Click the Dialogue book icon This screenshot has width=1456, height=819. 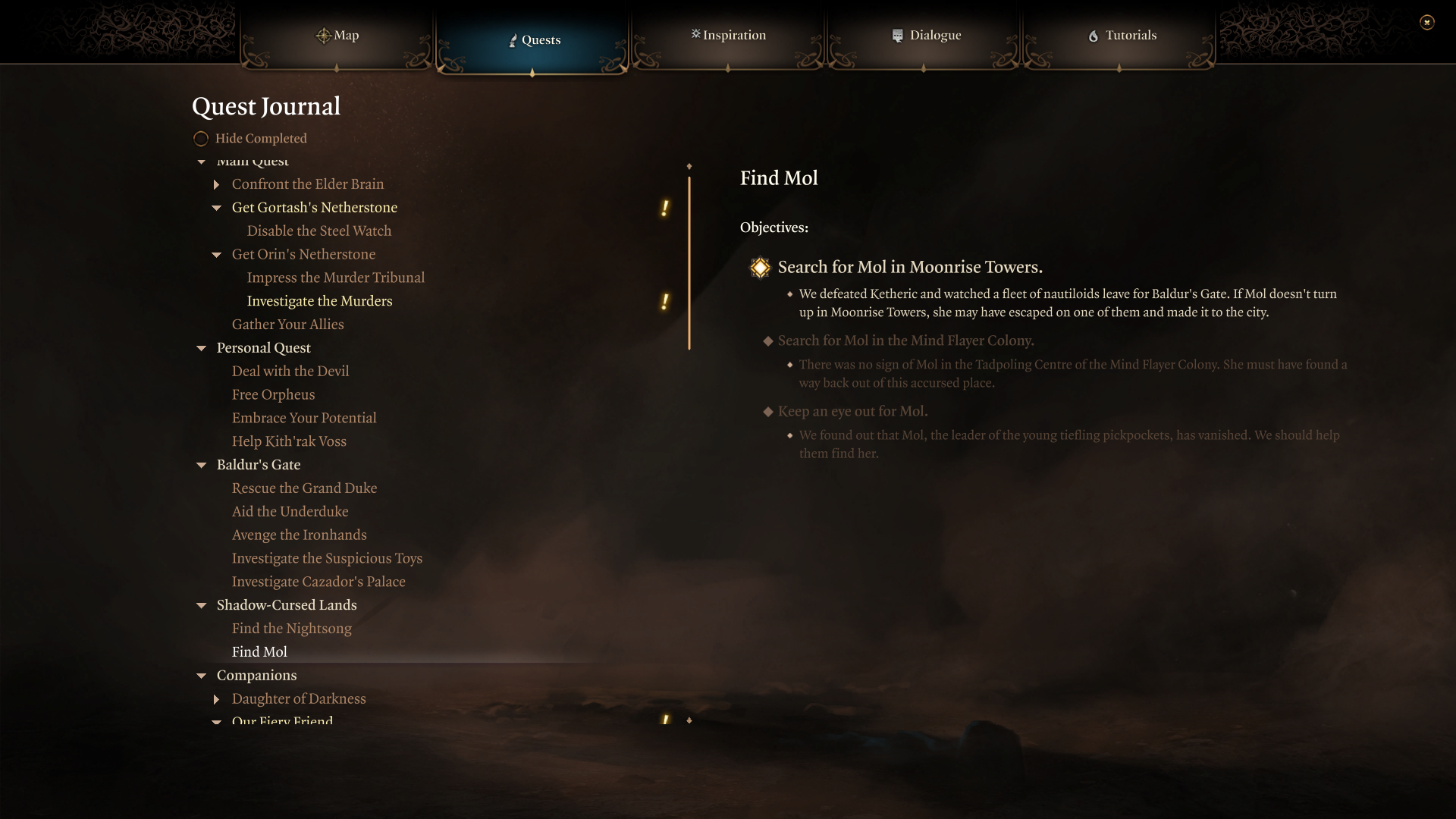point(898,35)
